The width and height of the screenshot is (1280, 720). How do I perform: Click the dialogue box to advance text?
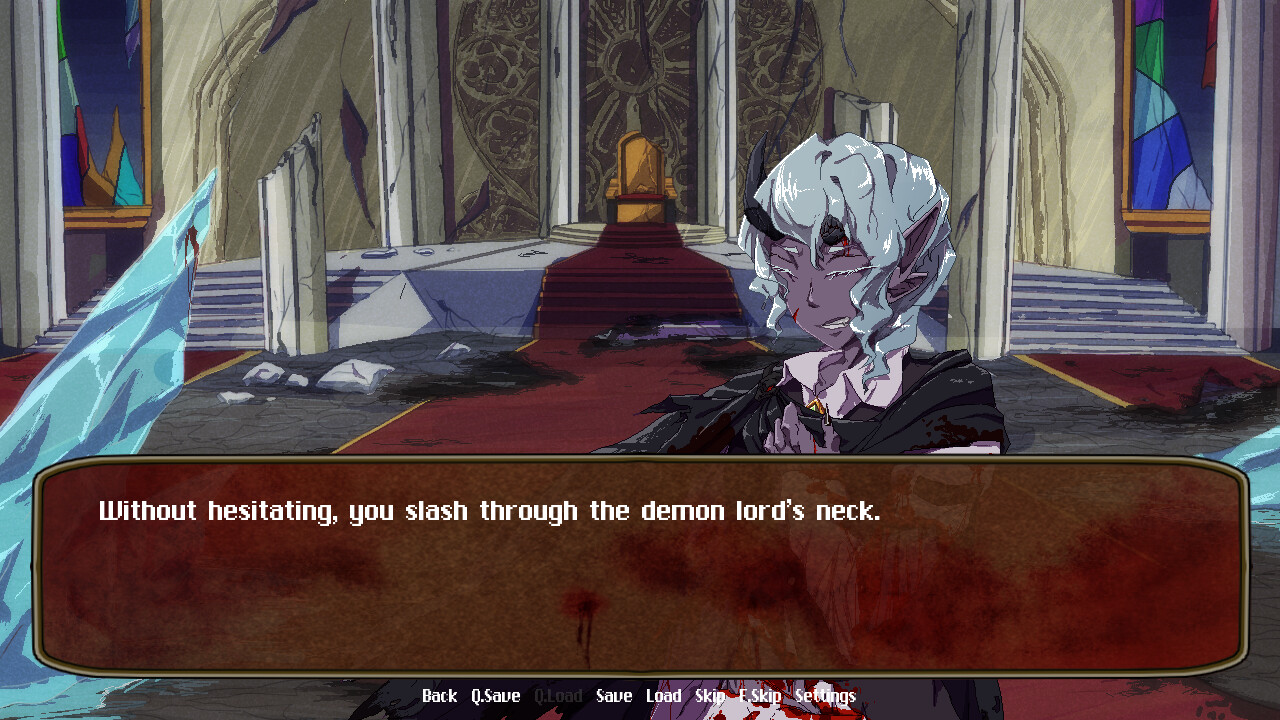[x=640, y=570]
